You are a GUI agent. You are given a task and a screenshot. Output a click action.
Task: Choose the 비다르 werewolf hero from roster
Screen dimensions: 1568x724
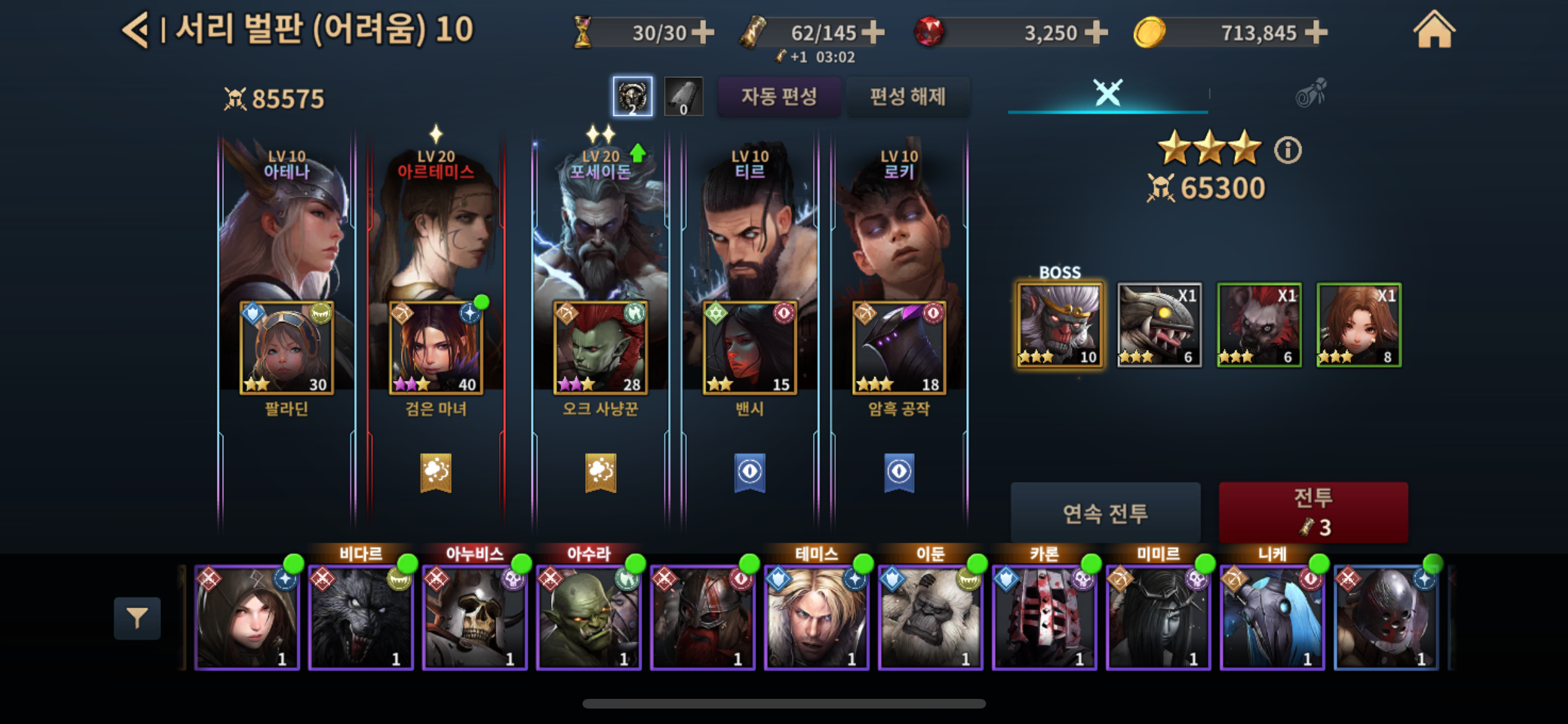tap(360, 618)
